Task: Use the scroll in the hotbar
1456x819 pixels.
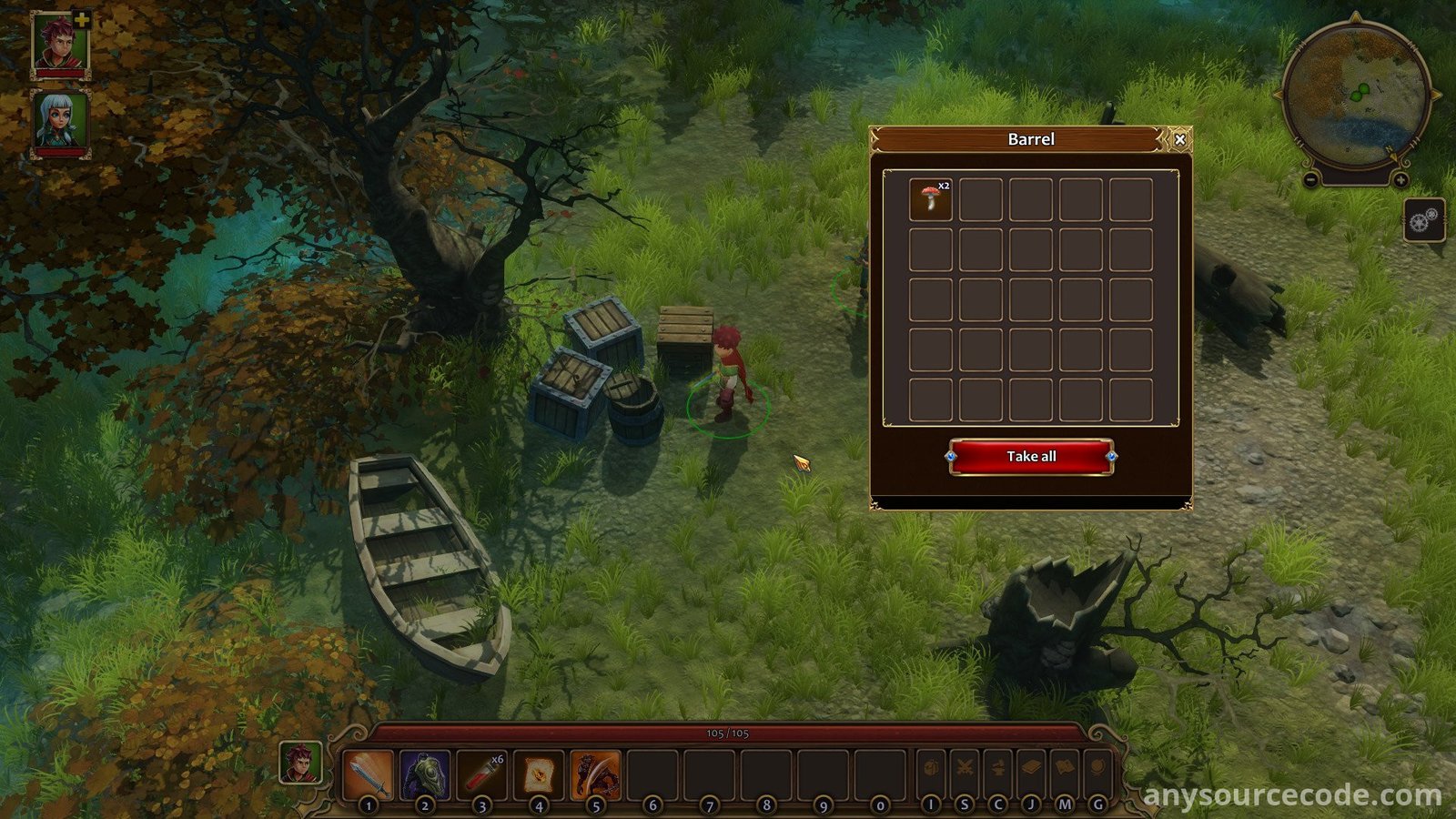Action: [x=539, y=774]
